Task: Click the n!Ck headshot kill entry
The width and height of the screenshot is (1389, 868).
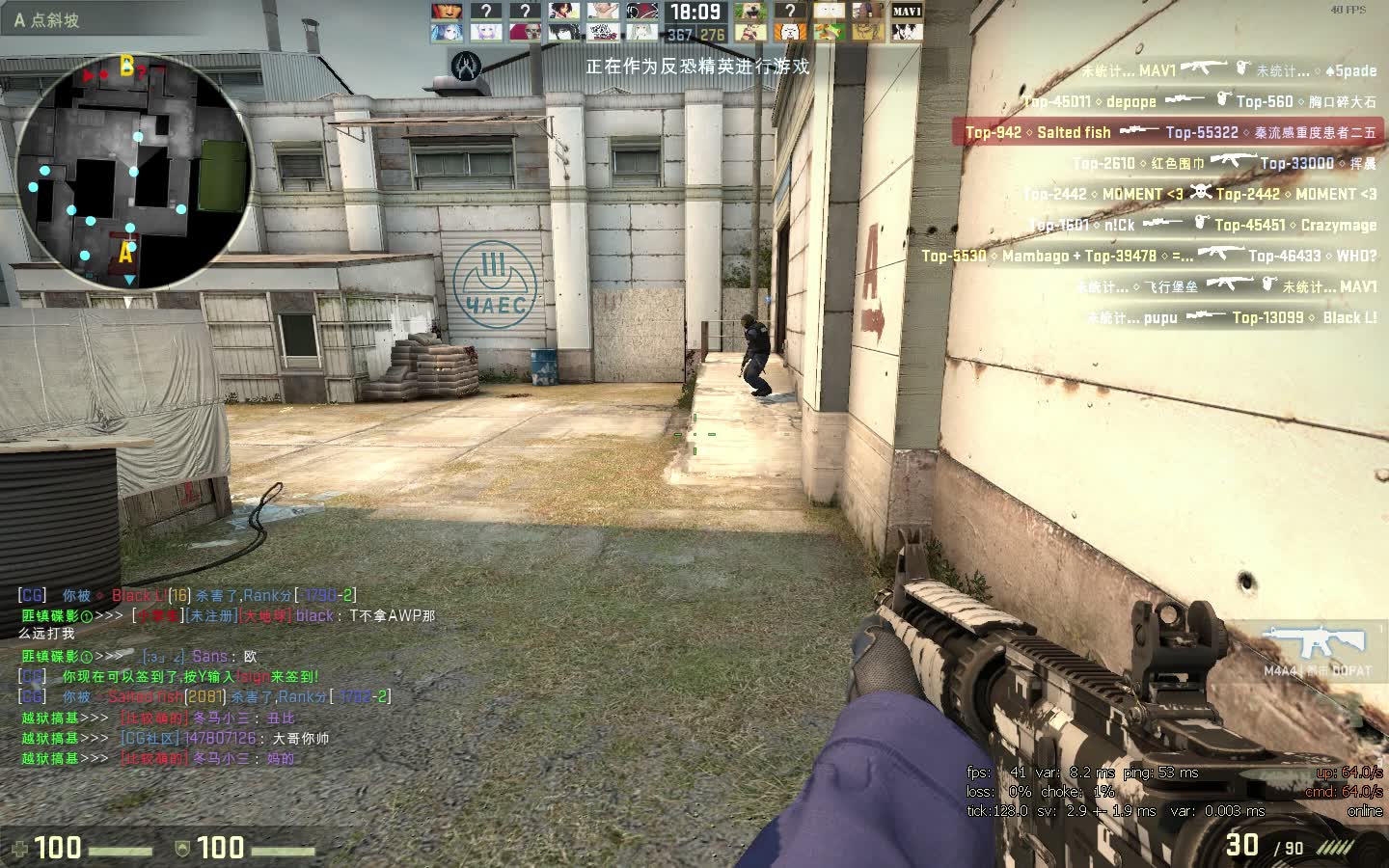Action: point(1202,225)
